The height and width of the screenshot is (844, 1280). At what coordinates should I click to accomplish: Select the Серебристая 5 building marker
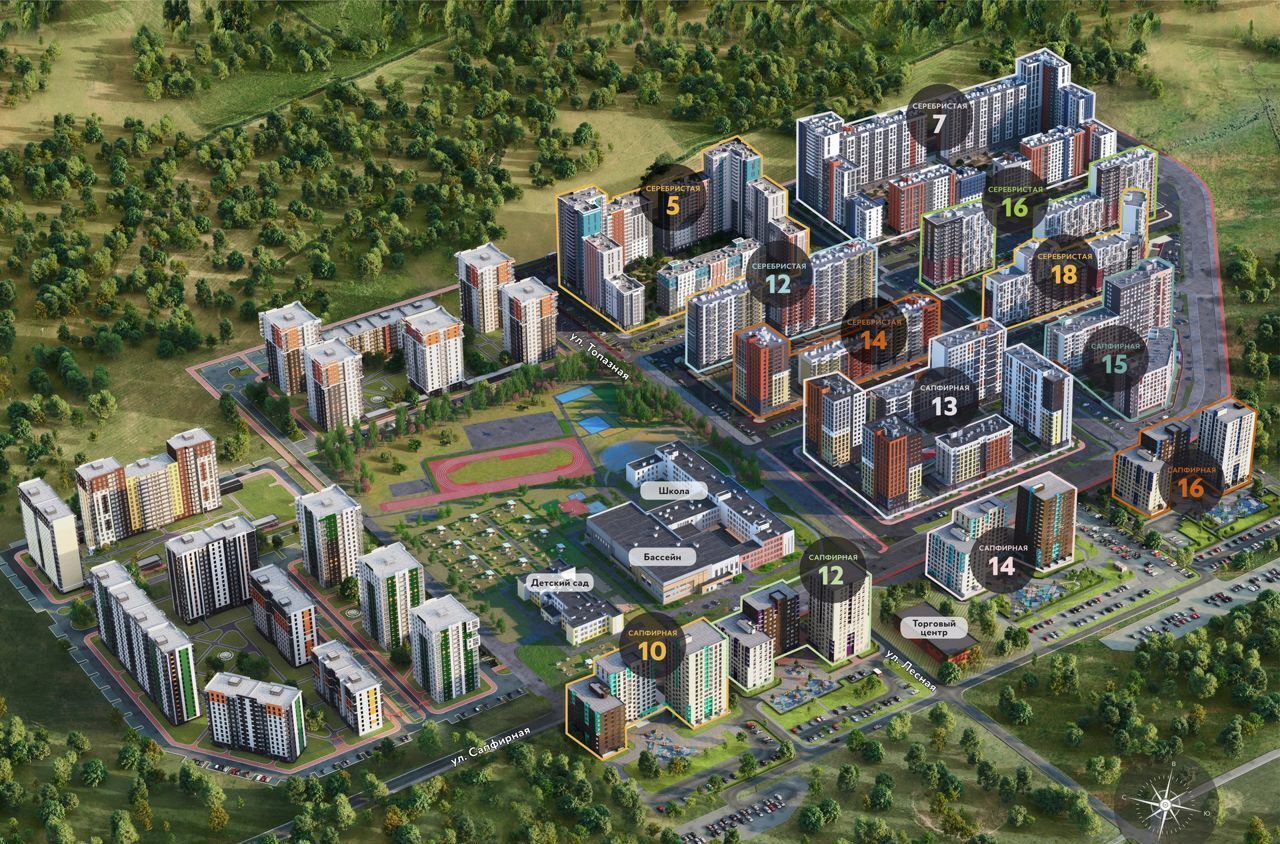click(x=670, y=201)
